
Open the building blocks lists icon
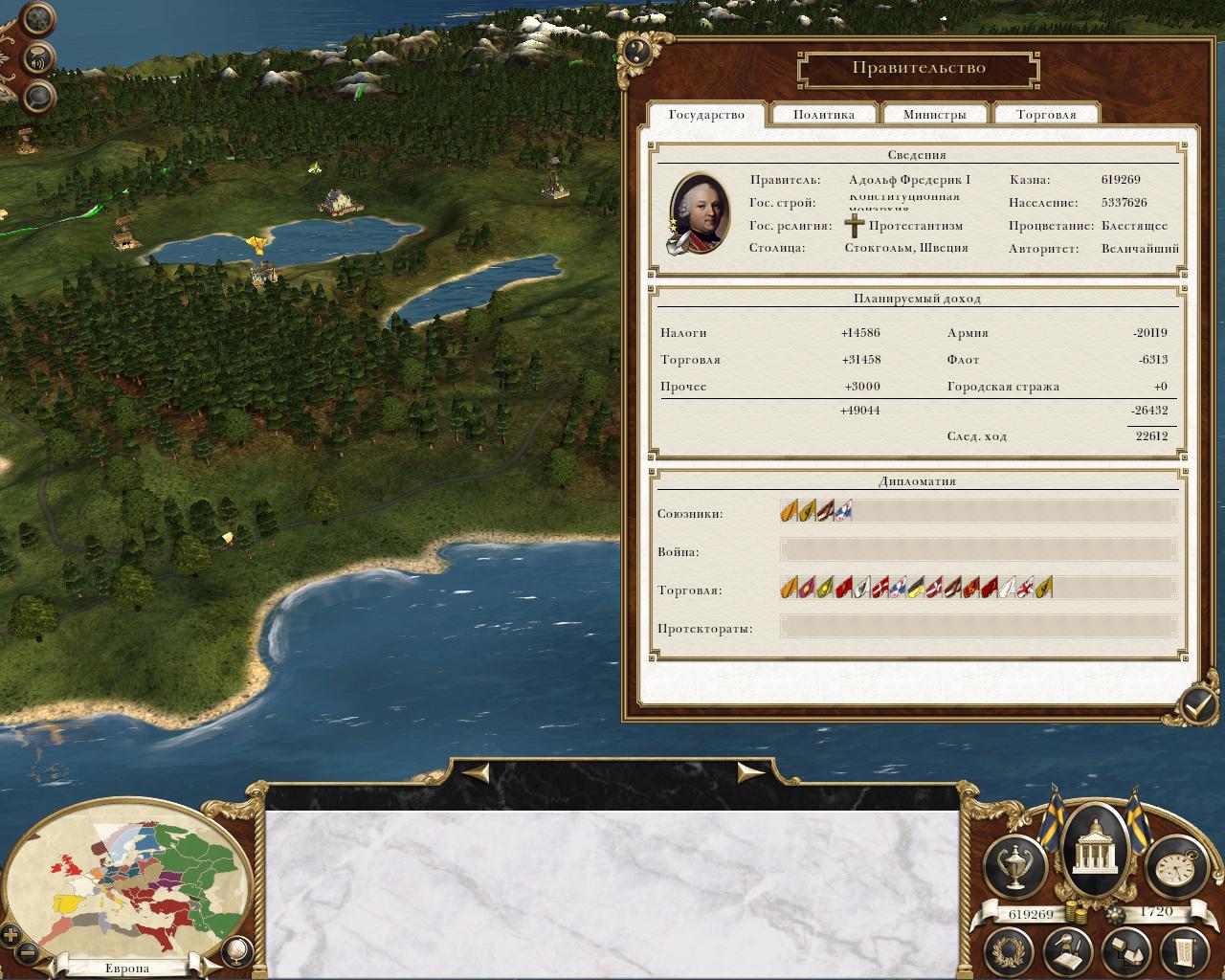pos(1125,950)
